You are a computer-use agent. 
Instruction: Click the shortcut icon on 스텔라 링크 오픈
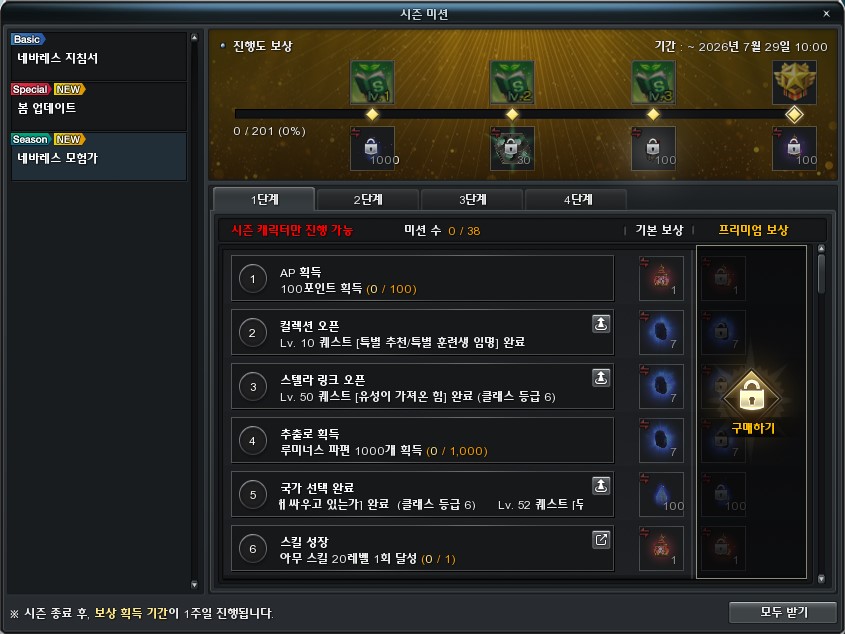(600, 377)
